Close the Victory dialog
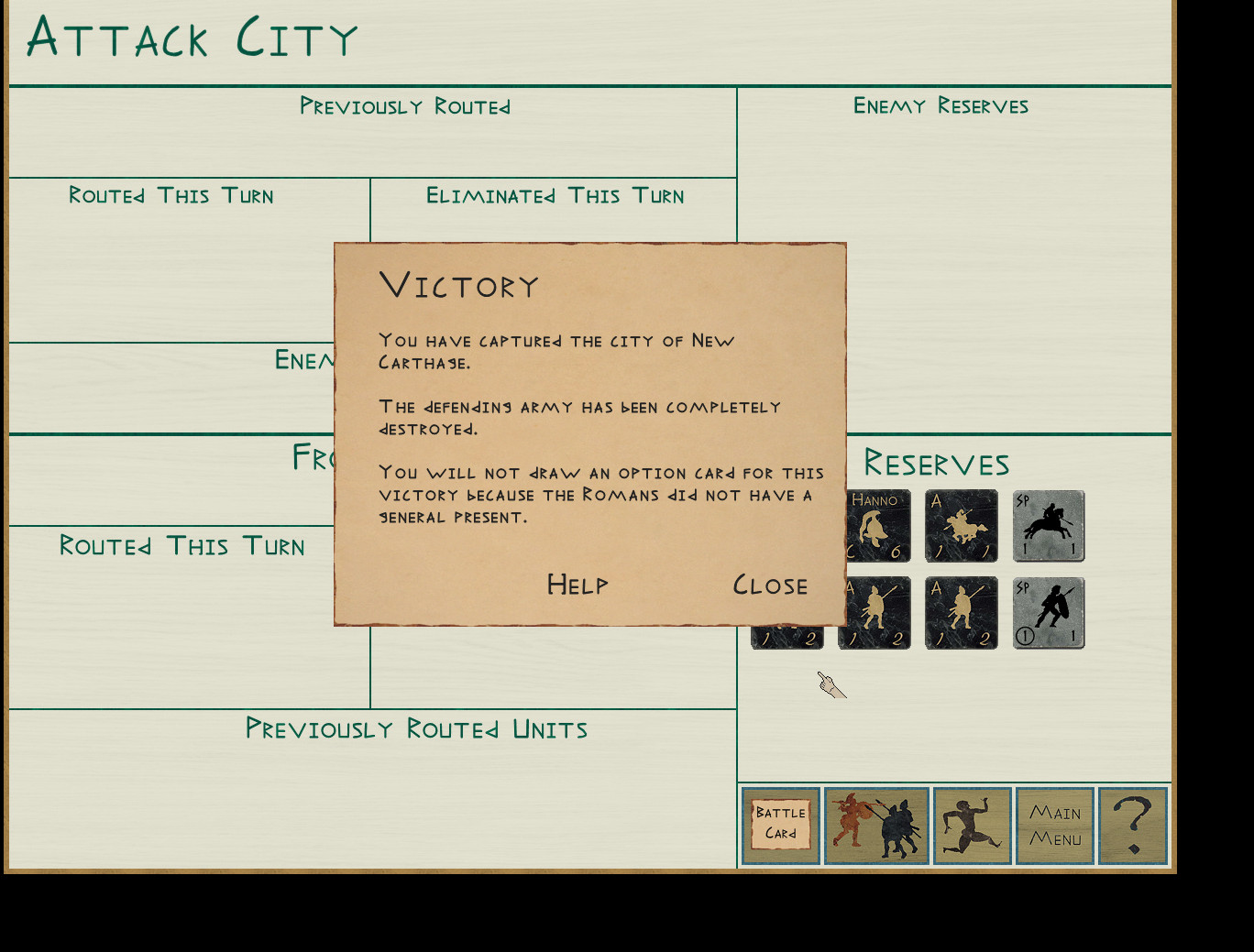The image size is (1254, 952). [770, 585]
